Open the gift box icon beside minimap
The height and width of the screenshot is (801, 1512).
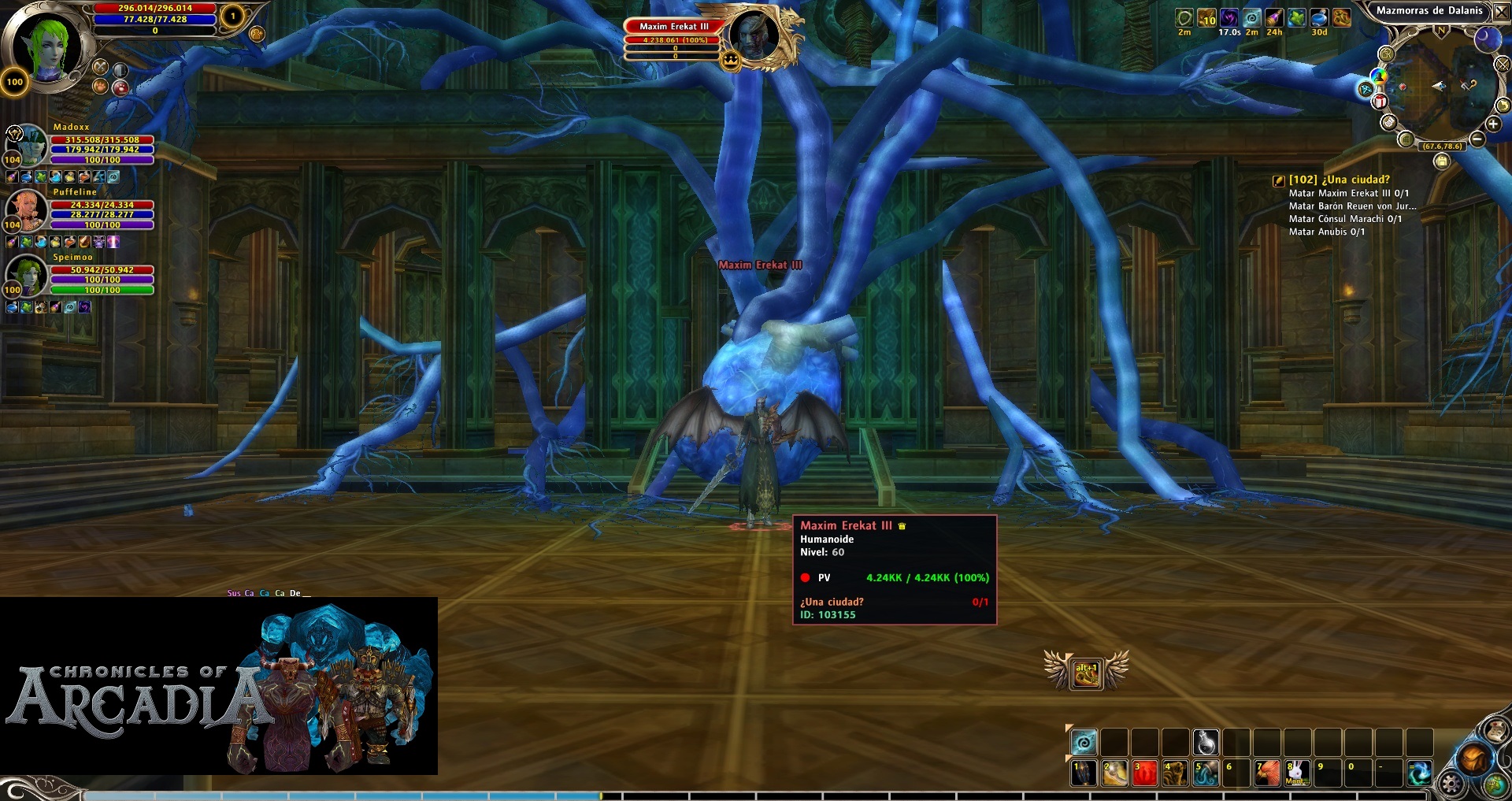(1380, 102)
